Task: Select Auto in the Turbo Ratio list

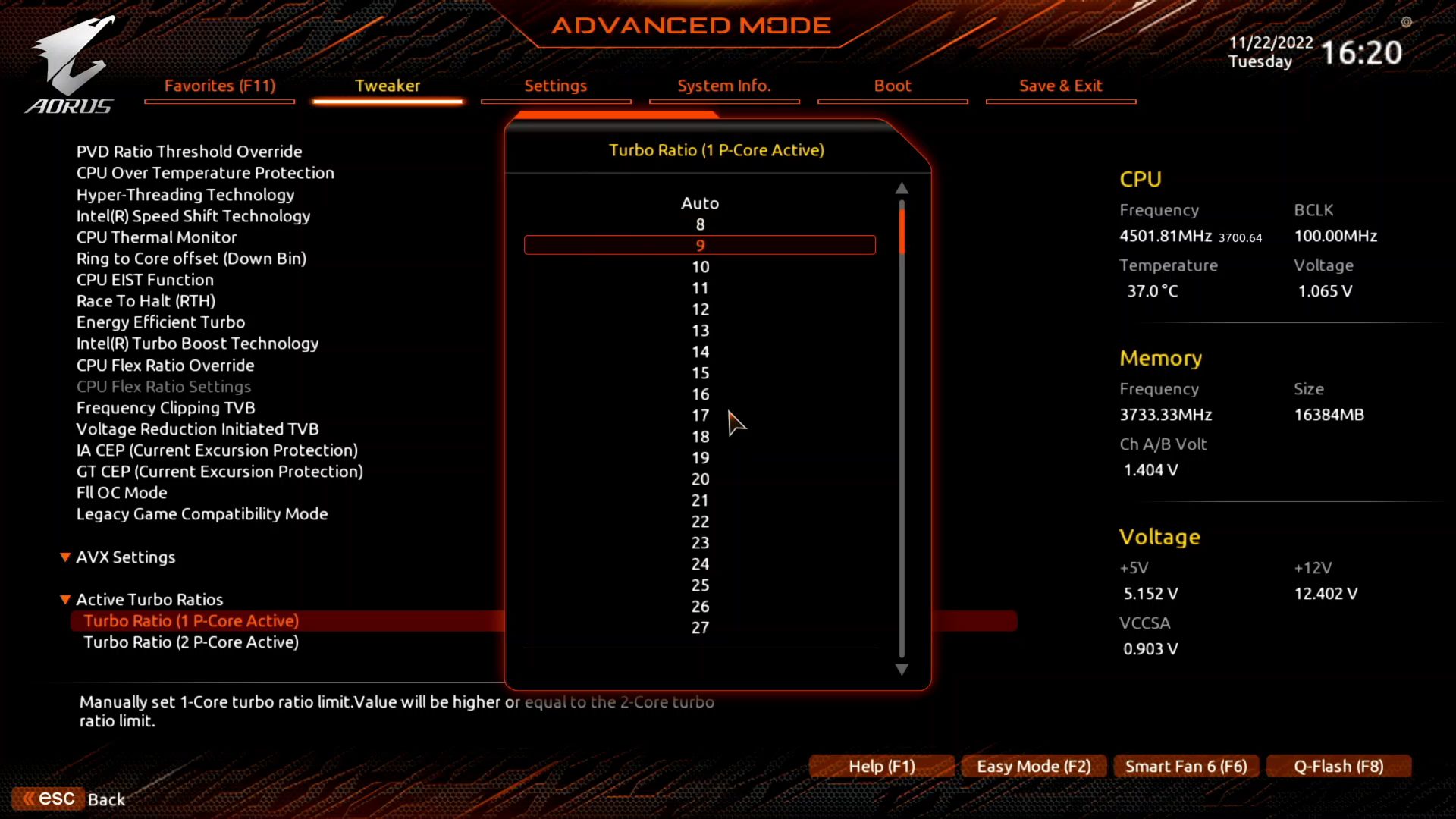Action: click(x=699, y=202)
